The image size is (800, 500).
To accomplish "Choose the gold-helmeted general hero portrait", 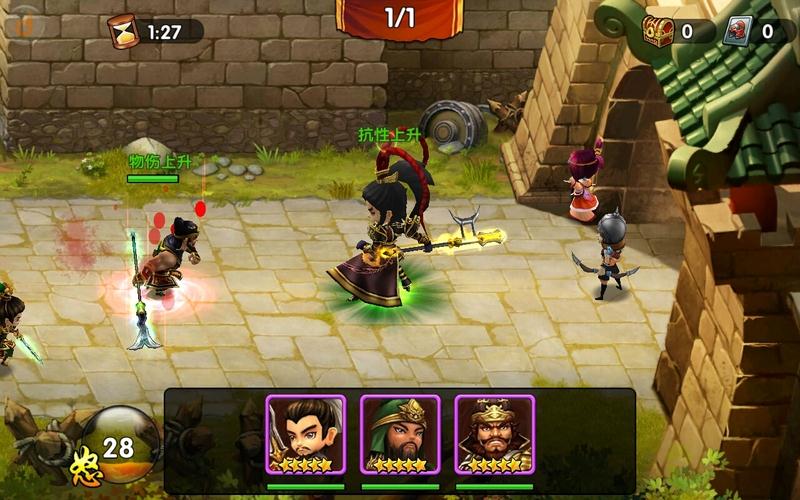I will [495, 433].
